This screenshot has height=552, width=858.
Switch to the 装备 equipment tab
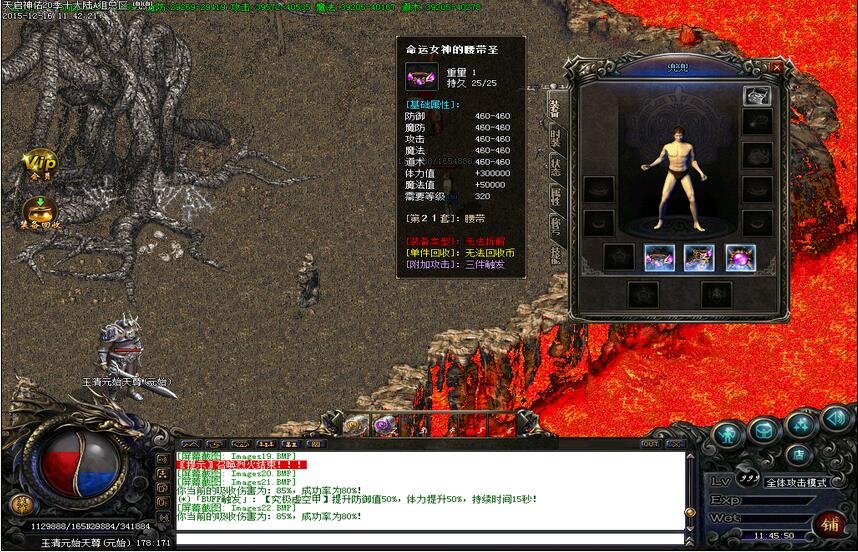pyautogui.click(x=553, y=106)
